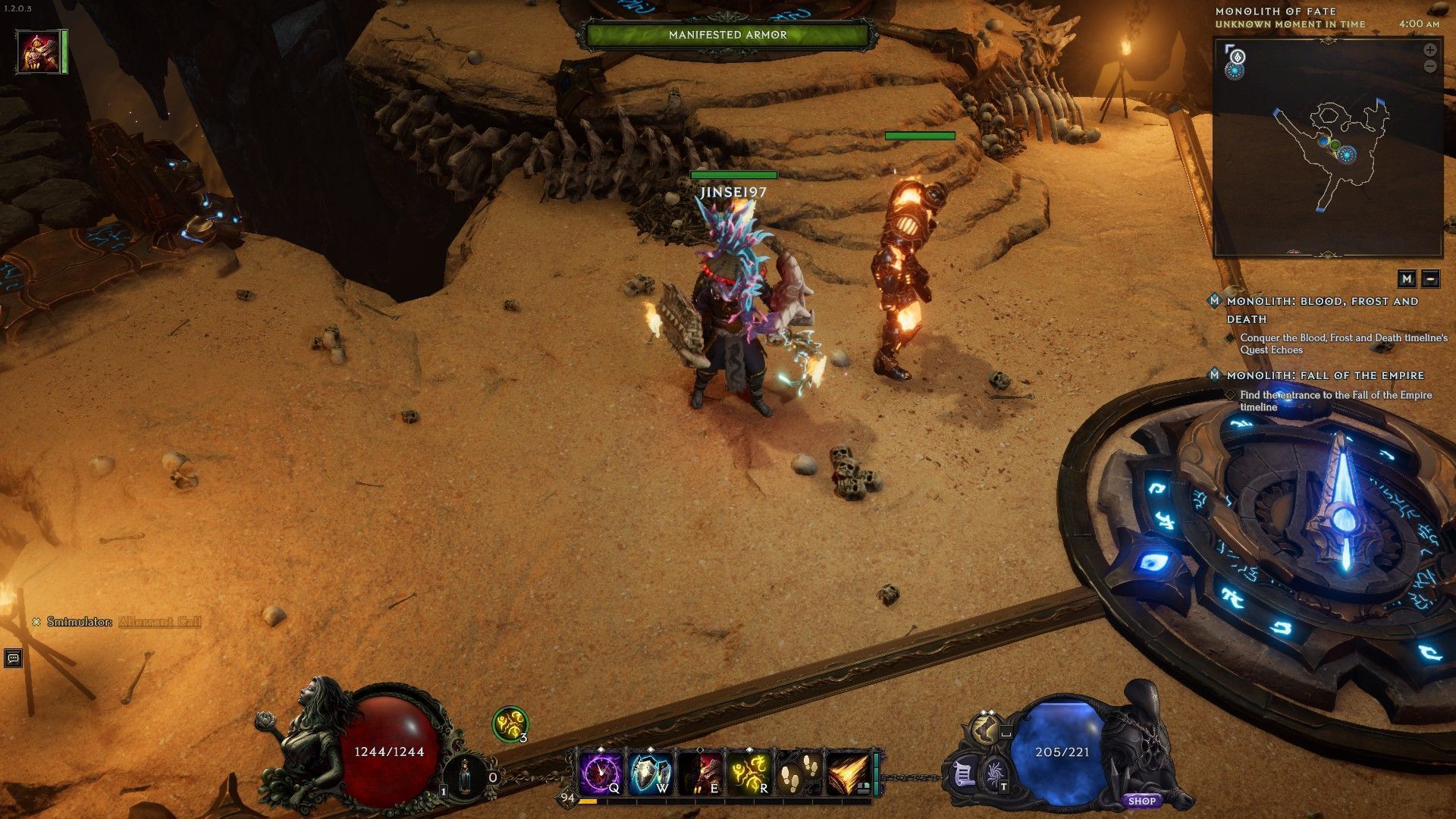
Task: Trigger the yellow glyph skill on R
Action: (x=748, y=773)
